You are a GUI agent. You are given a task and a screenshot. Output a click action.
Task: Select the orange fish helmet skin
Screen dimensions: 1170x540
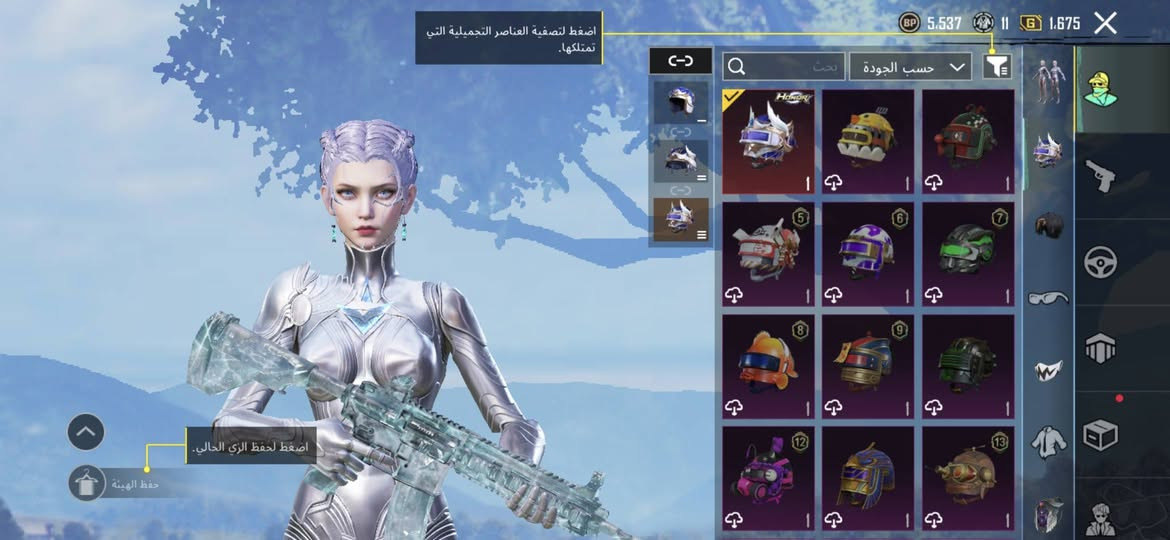[x=768, y=365]
